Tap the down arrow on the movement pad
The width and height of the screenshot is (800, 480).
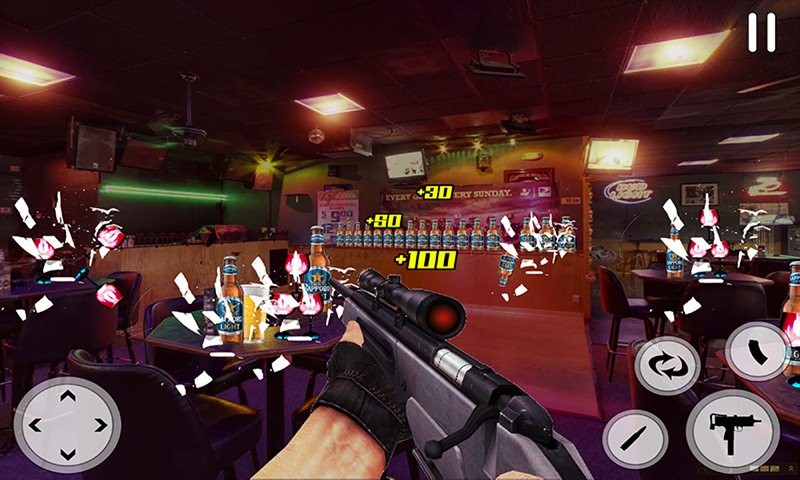pyautogui.click(x=68, y=452)
